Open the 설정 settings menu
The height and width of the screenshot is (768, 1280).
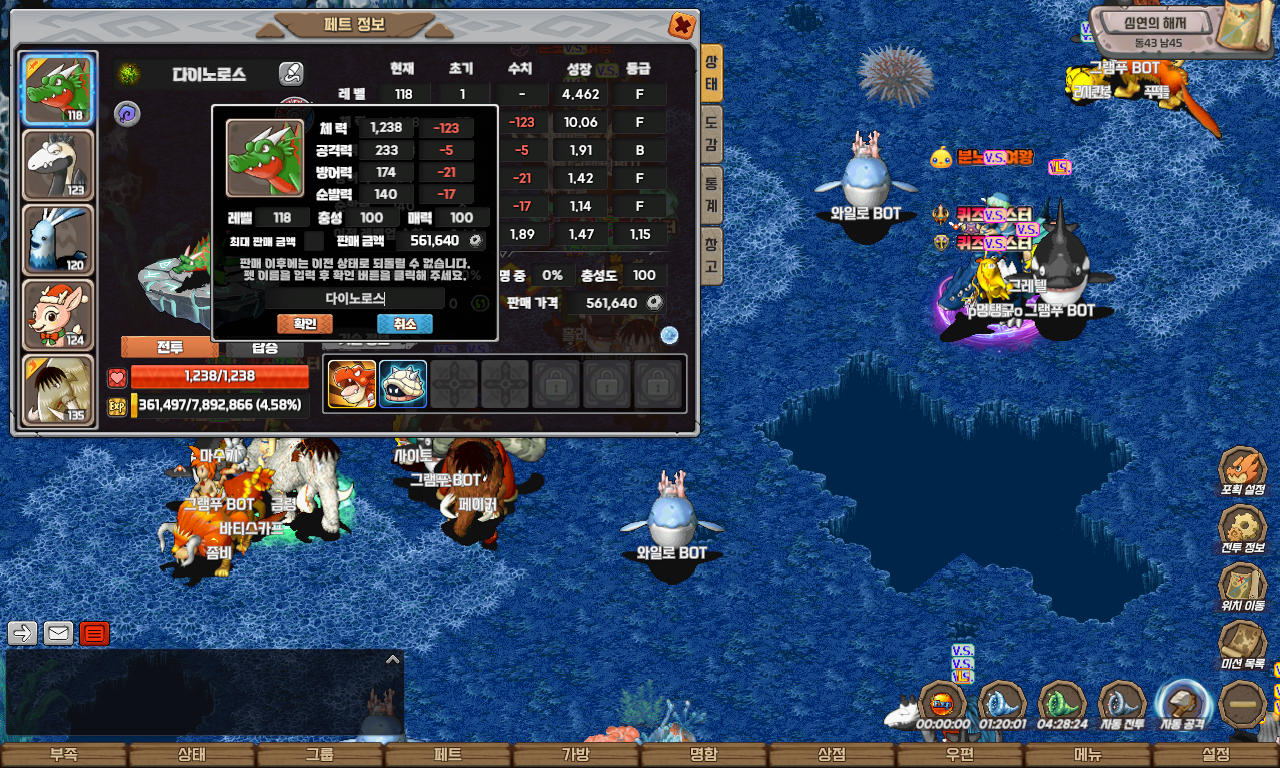(1215, 755)
